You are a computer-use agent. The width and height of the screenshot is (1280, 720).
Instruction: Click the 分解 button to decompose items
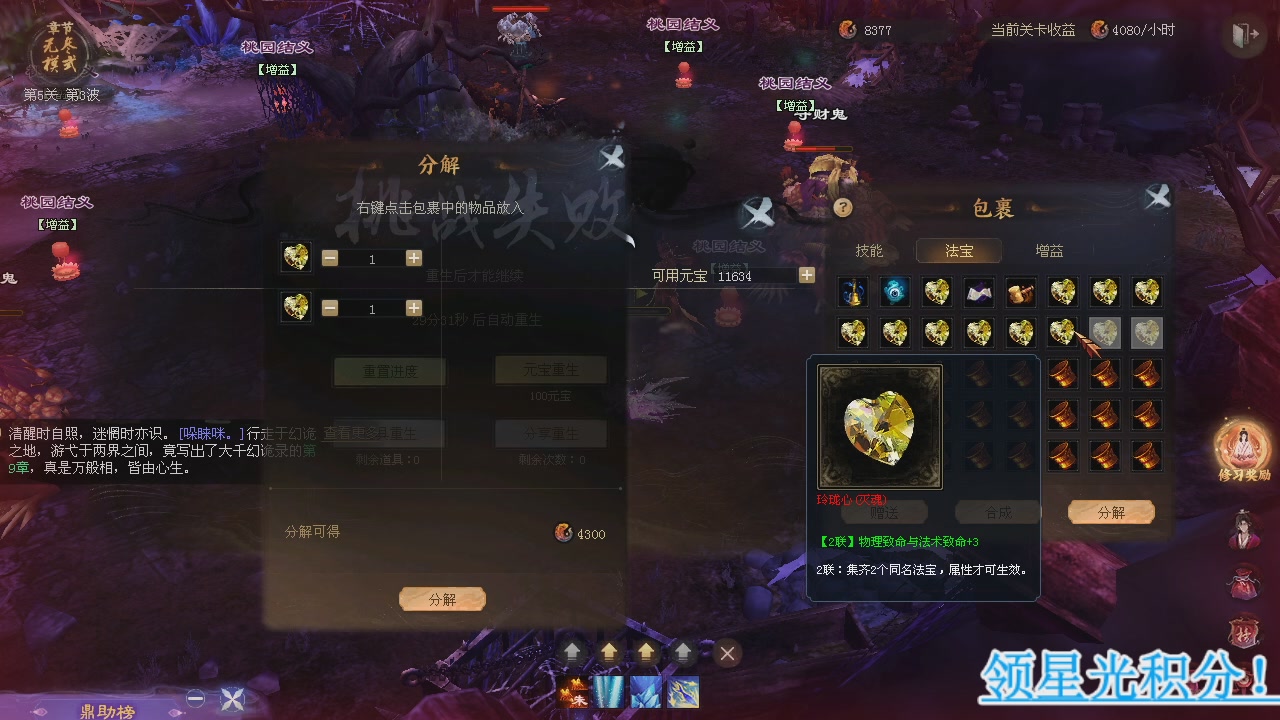point(442,599)
